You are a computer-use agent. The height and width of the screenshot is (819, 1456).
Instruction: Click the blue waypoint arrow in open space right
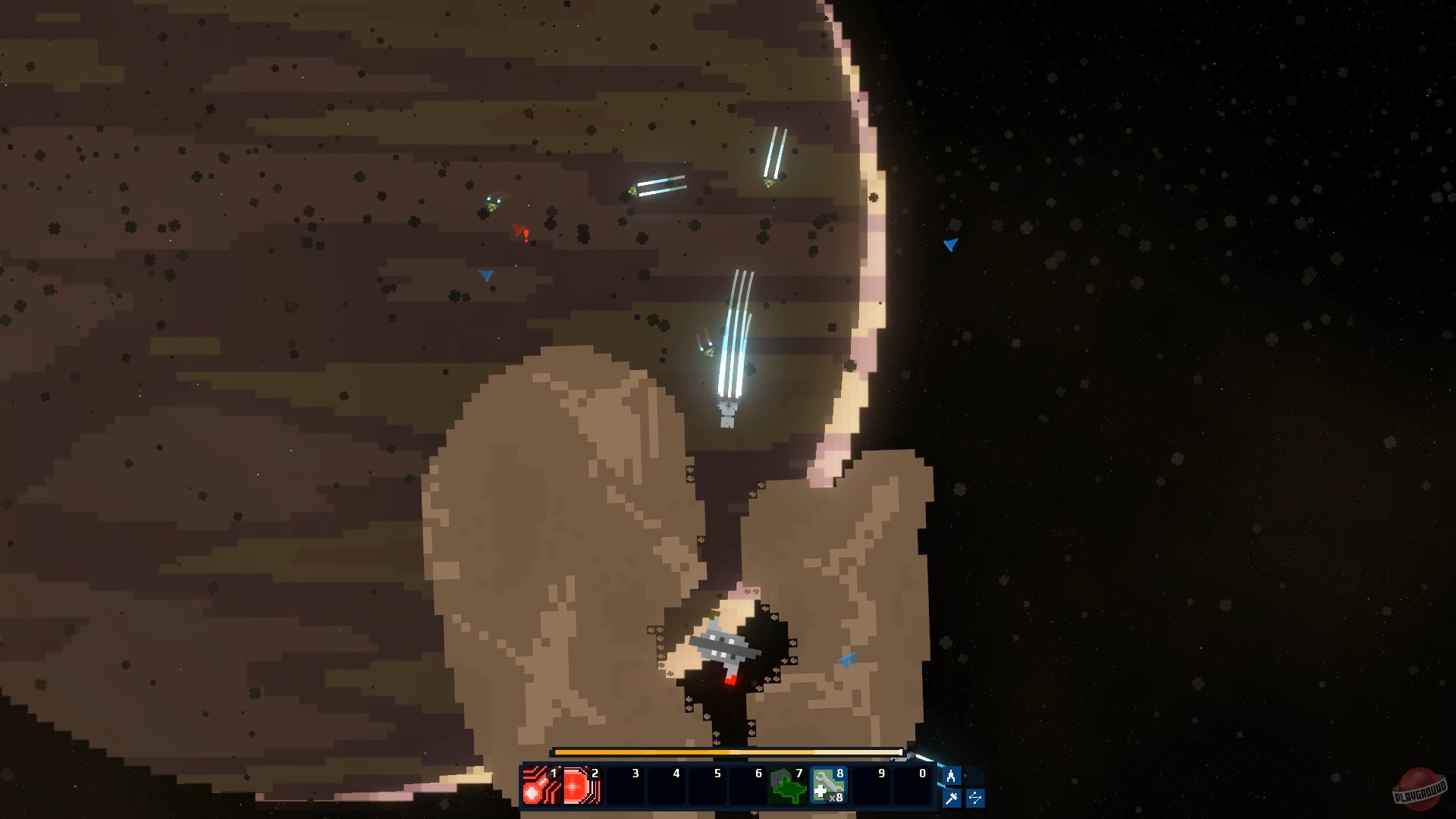(950, 244)
